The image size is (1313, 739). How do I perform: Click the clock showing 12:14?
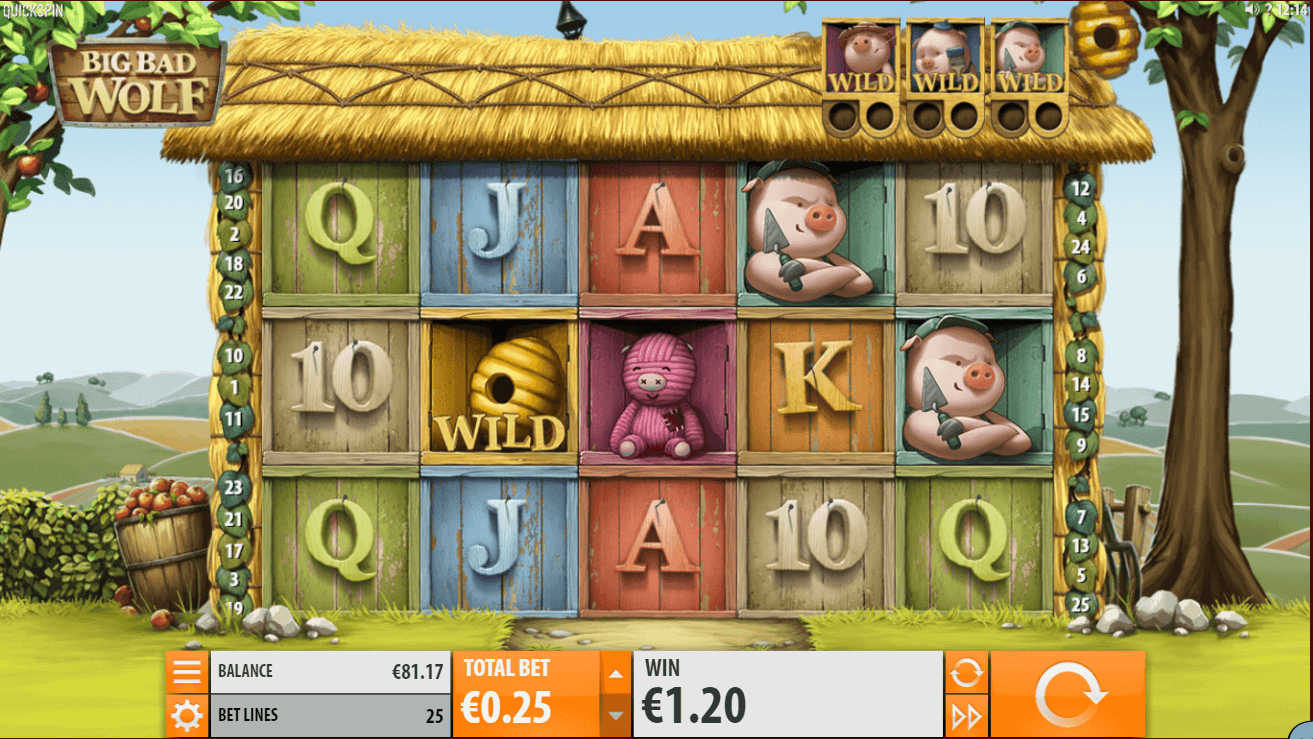(1293, 10)
